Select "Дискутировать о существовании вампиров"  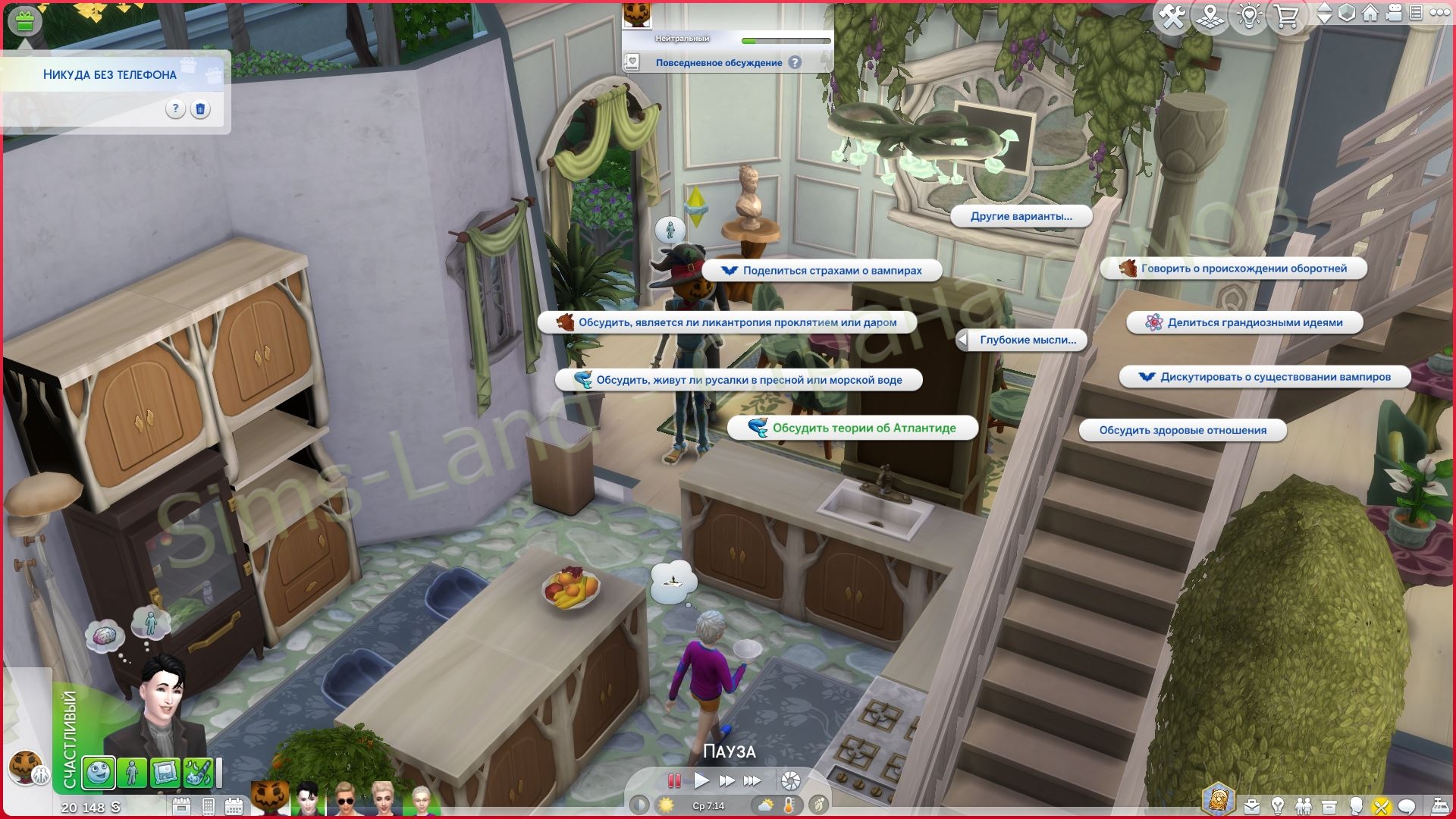point(1265,377)
